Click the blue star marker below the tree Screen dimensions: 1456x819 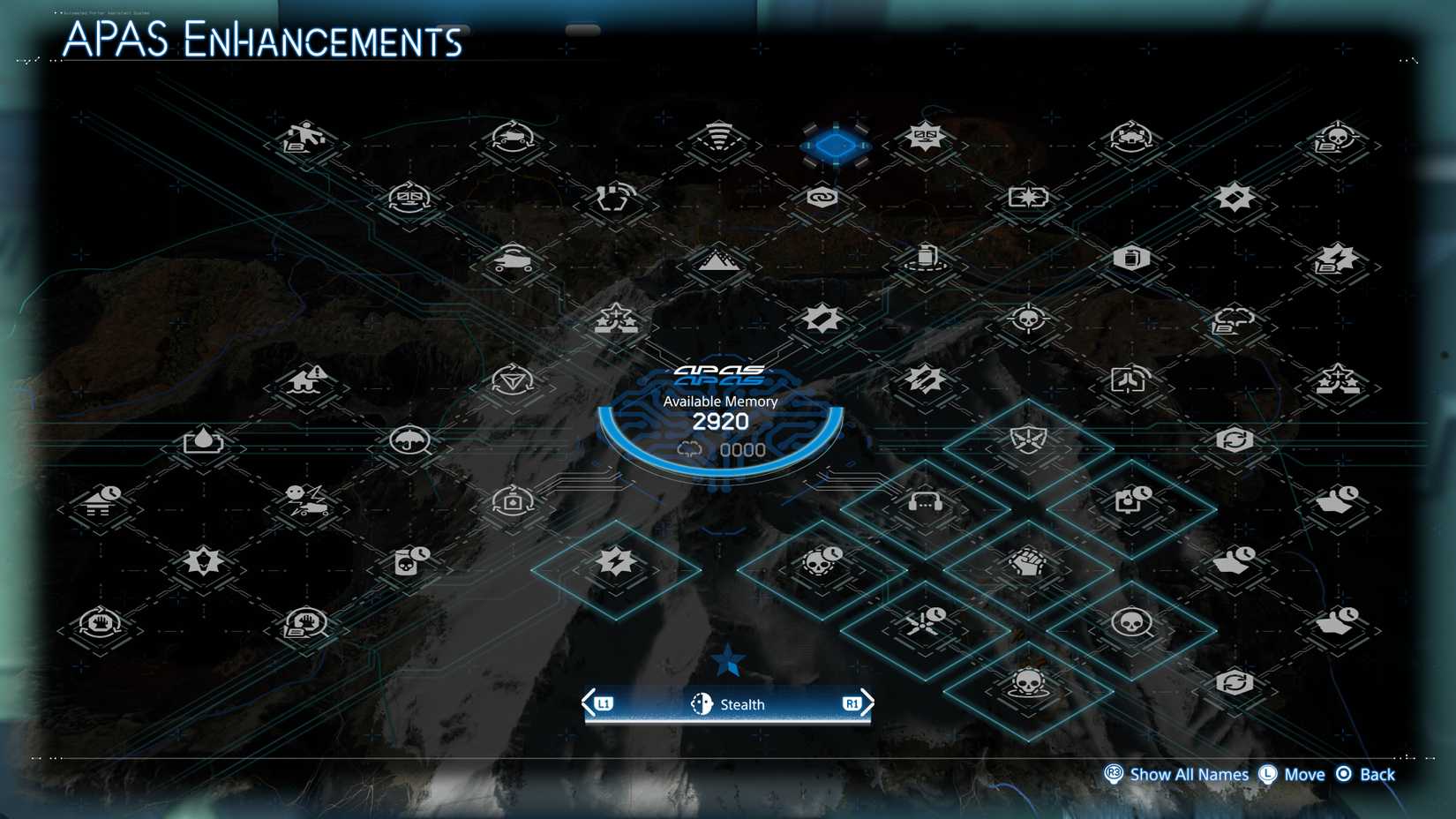[x=728, y=660]
